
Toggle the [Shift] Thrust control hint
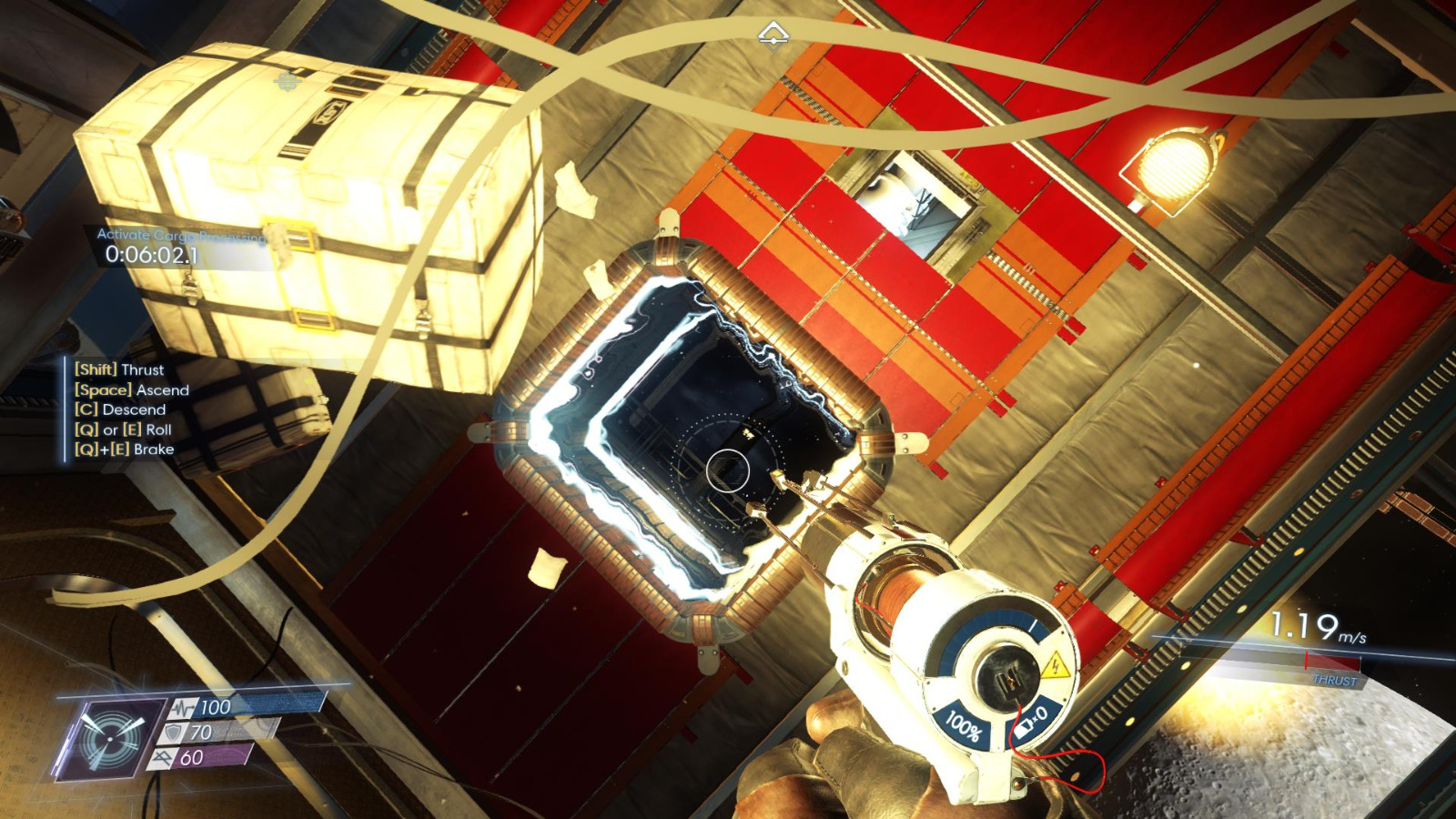click(x=118, y=370)
